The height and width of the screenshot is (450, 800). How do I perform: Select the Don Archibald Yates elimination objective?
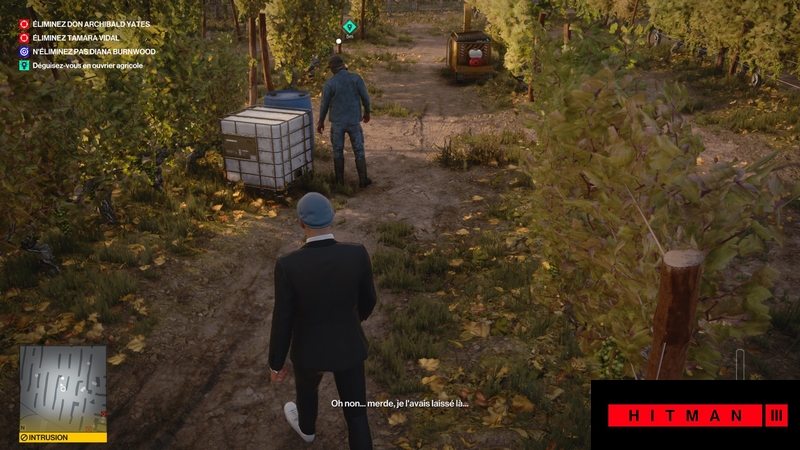pos(82,23)
